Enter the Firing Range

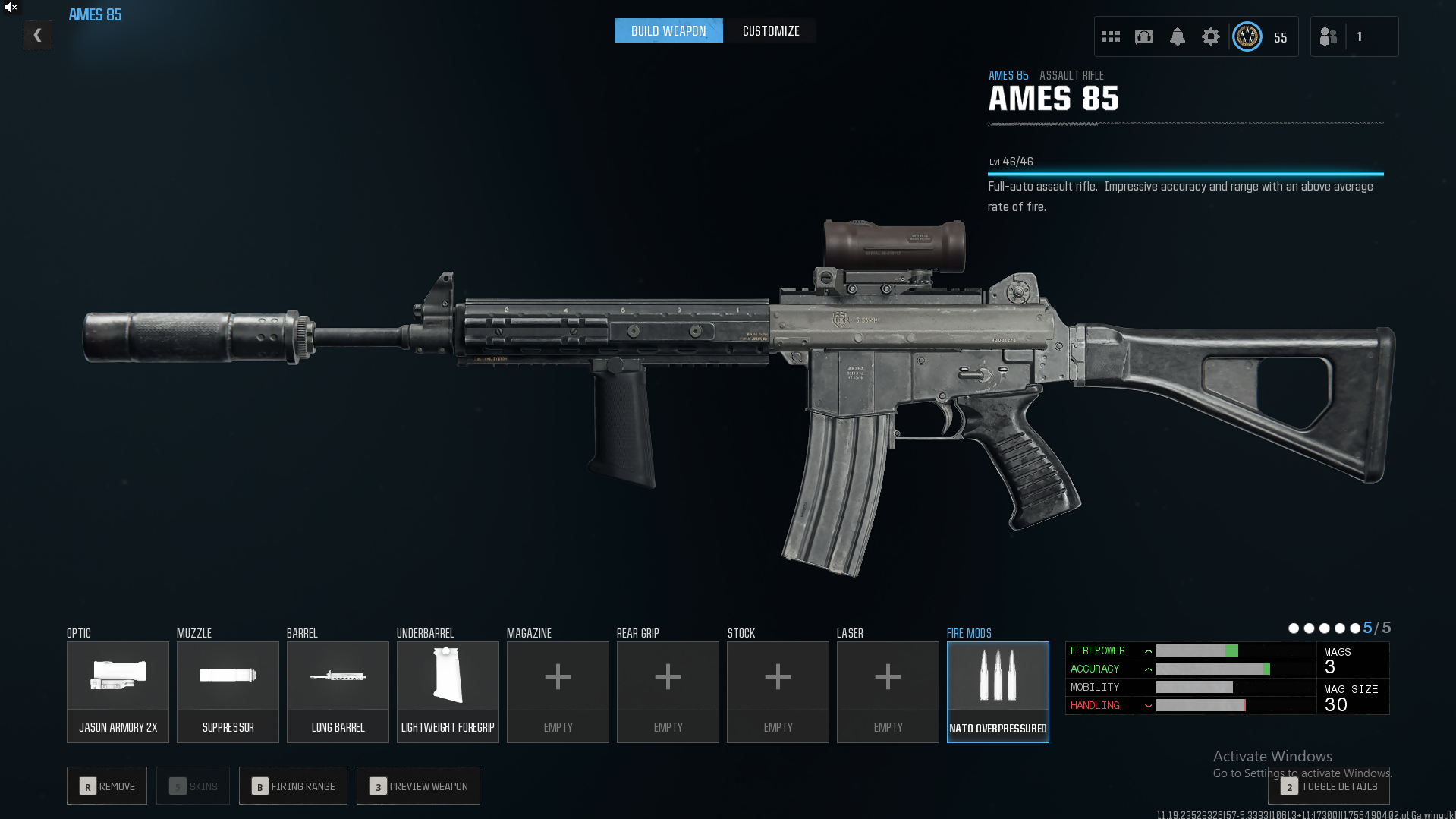pos(293,786)
